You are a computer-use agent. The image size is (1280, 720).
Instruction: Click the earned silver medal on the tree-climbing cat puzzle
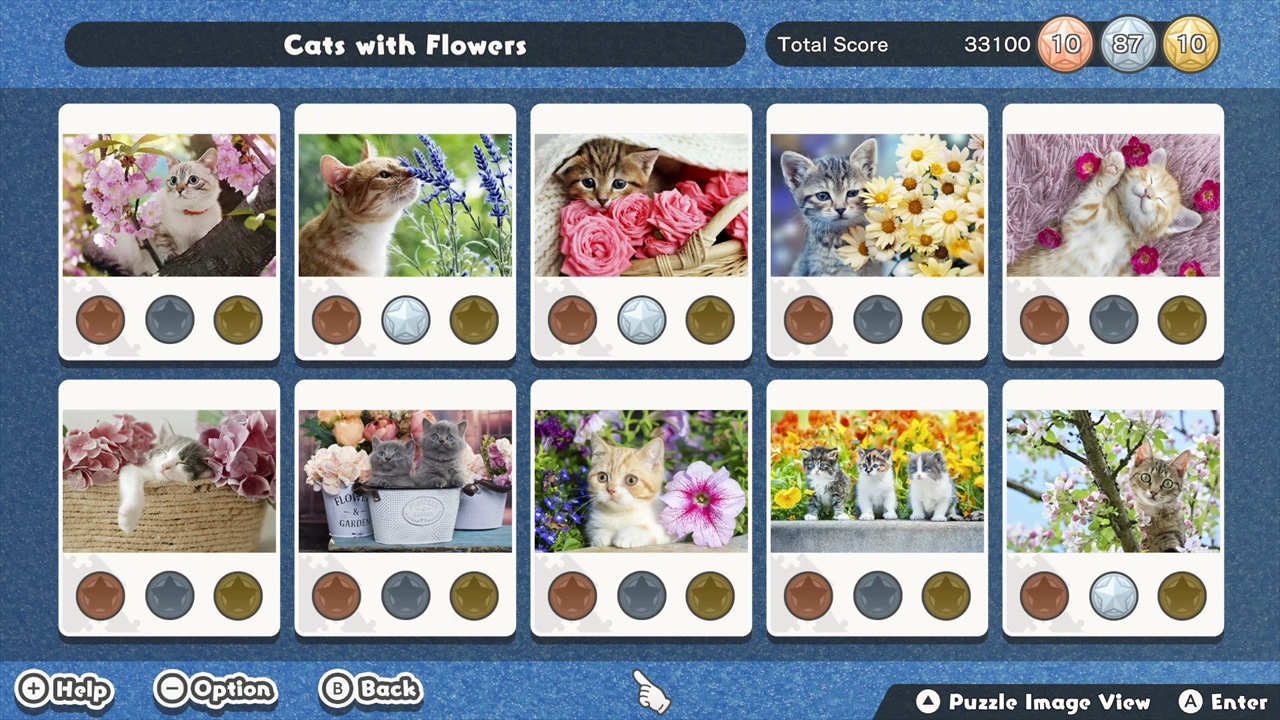1113,595
